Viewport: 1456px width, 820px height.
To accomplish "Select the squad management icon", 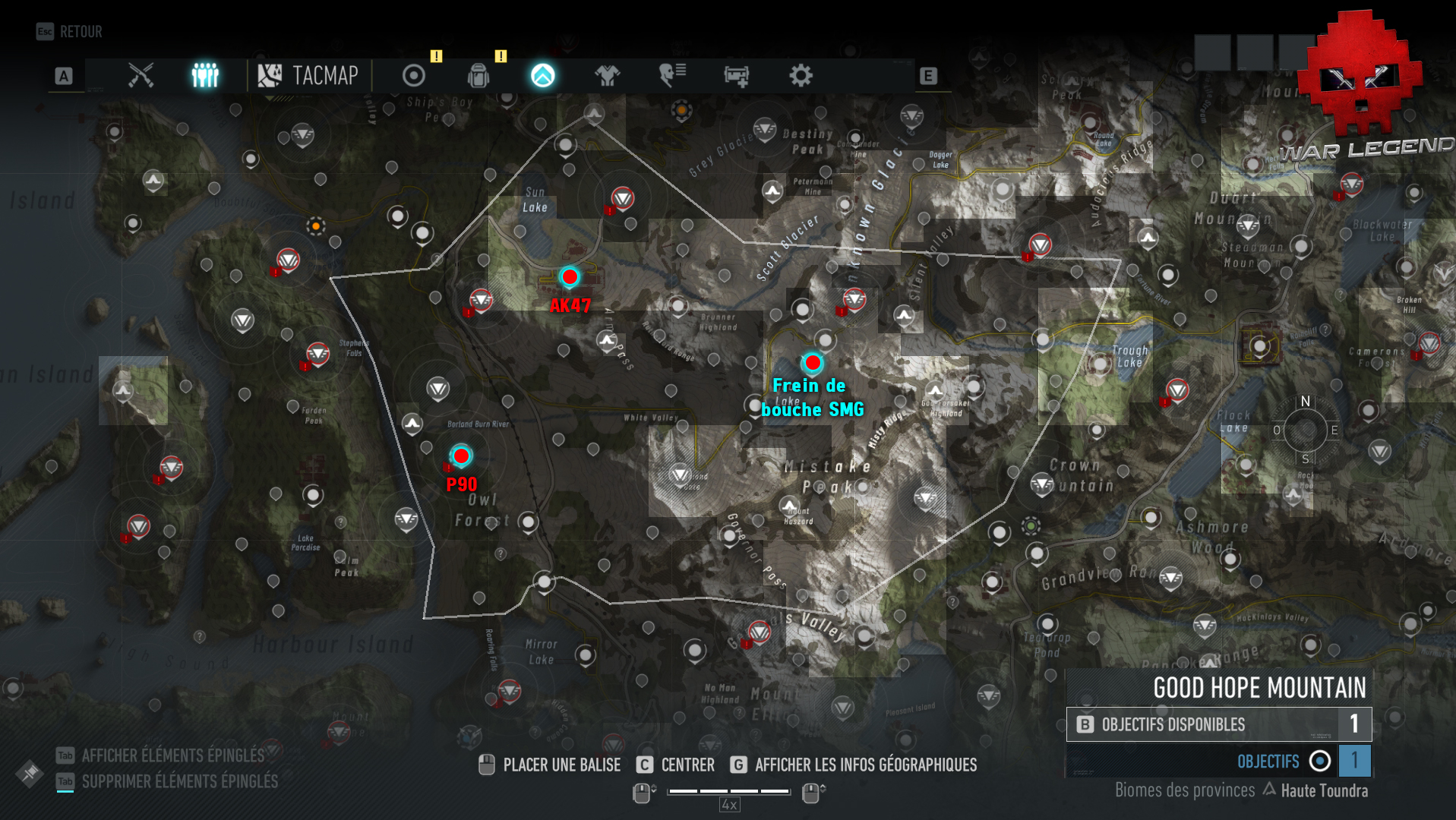I will (x=204, y=76).
